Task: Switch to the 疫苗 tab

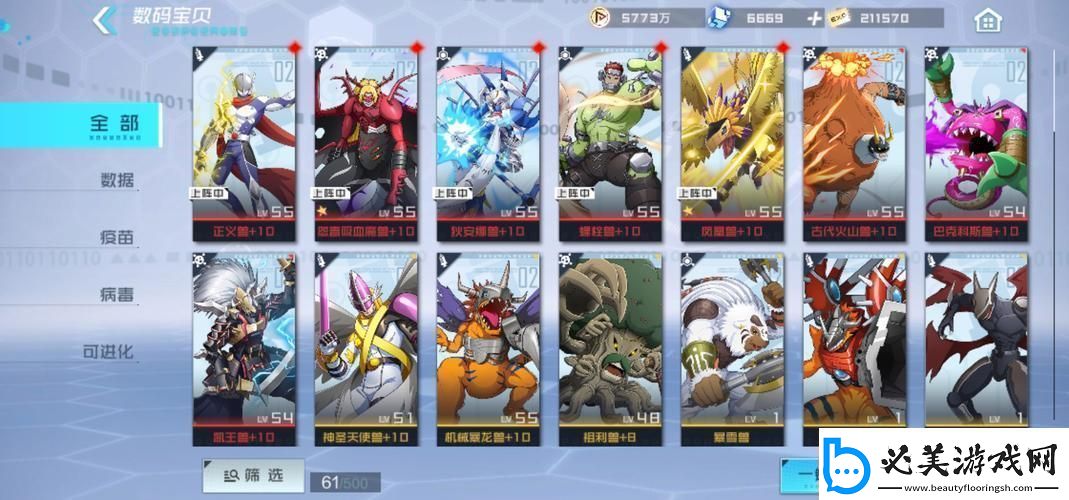Action: 117,238
